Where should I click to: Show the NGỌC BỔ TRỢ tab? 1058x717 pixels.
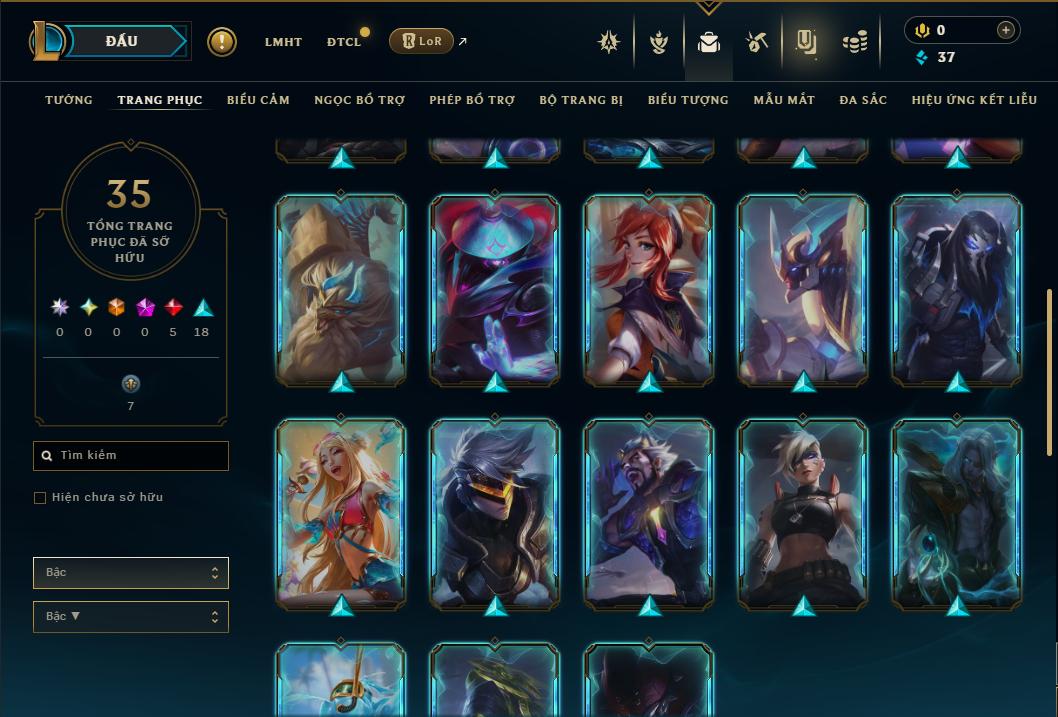(359, 100)
